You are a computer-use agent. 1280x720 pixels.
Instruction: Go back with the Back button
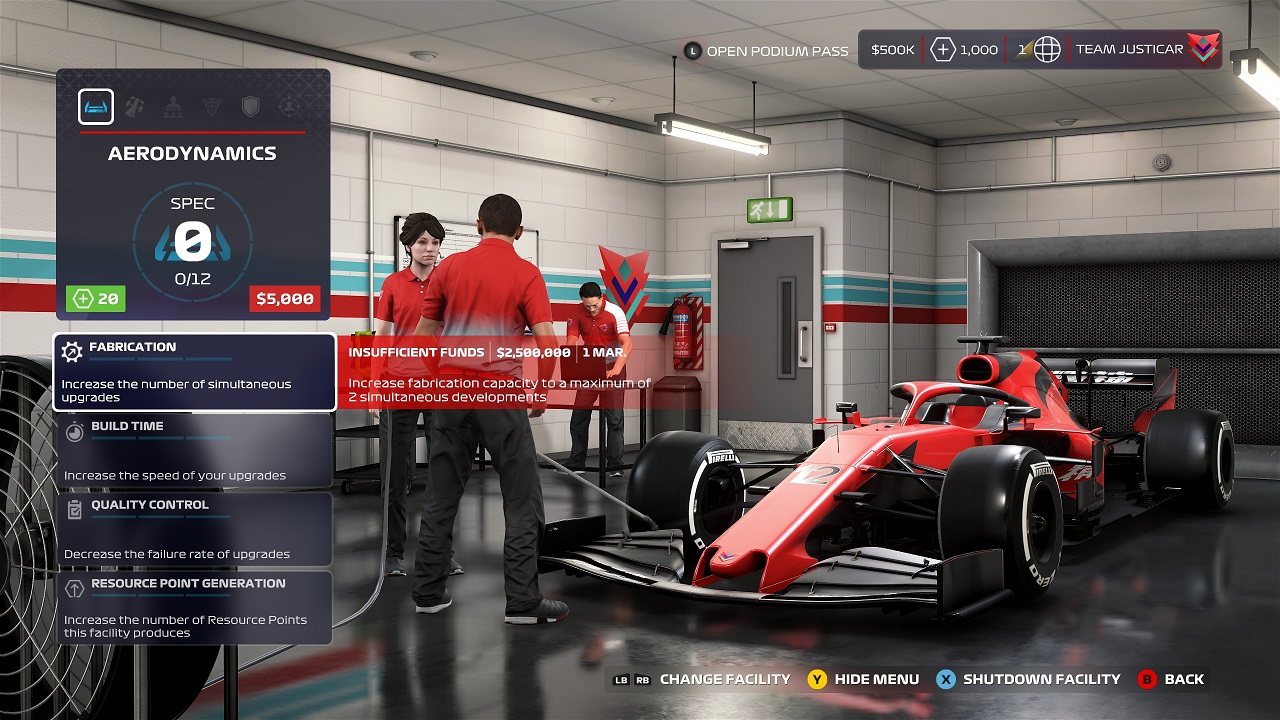(x=1171, y=679)
